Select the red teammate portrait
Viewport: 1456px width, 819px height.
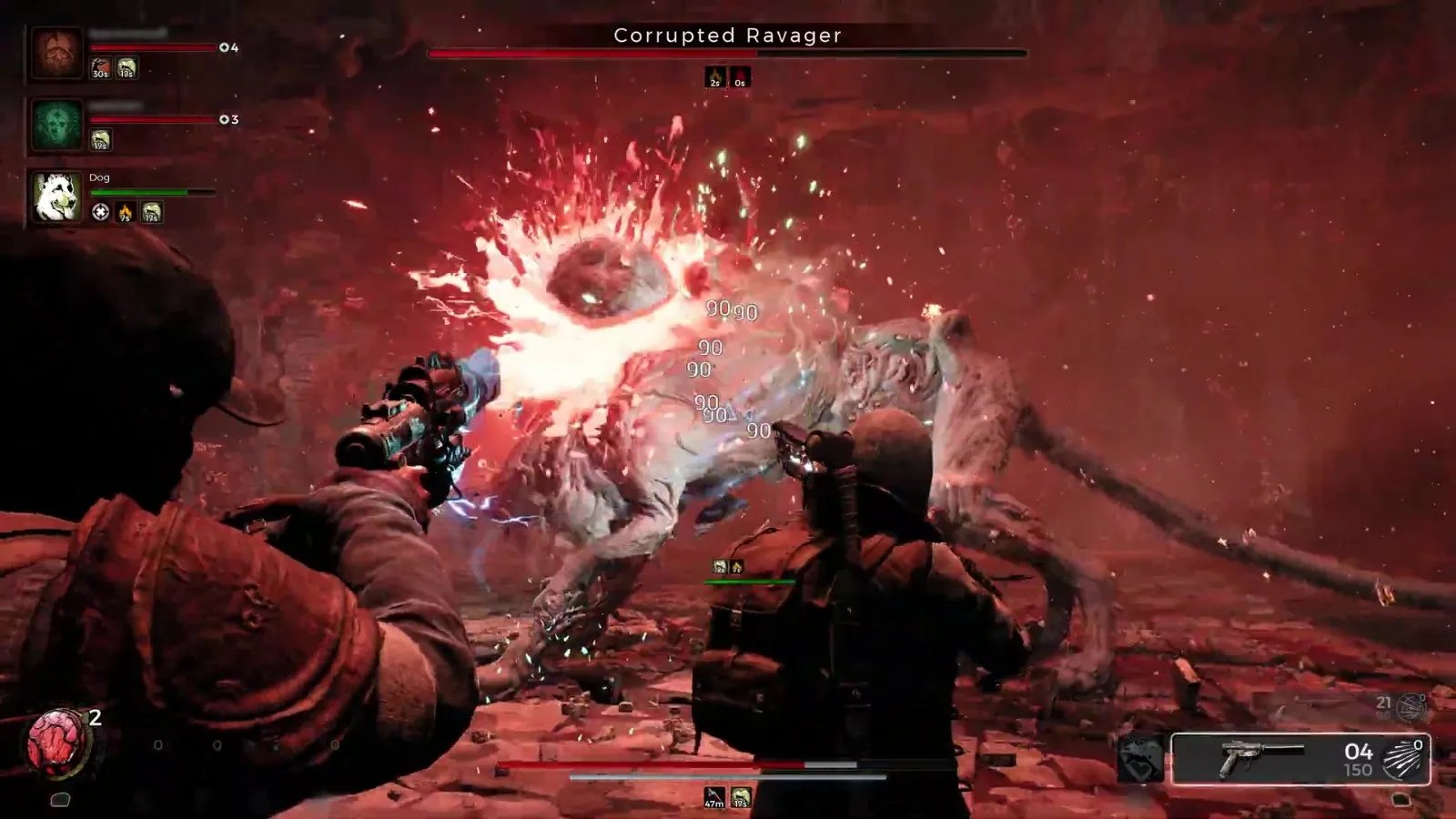tap(56, 53)
